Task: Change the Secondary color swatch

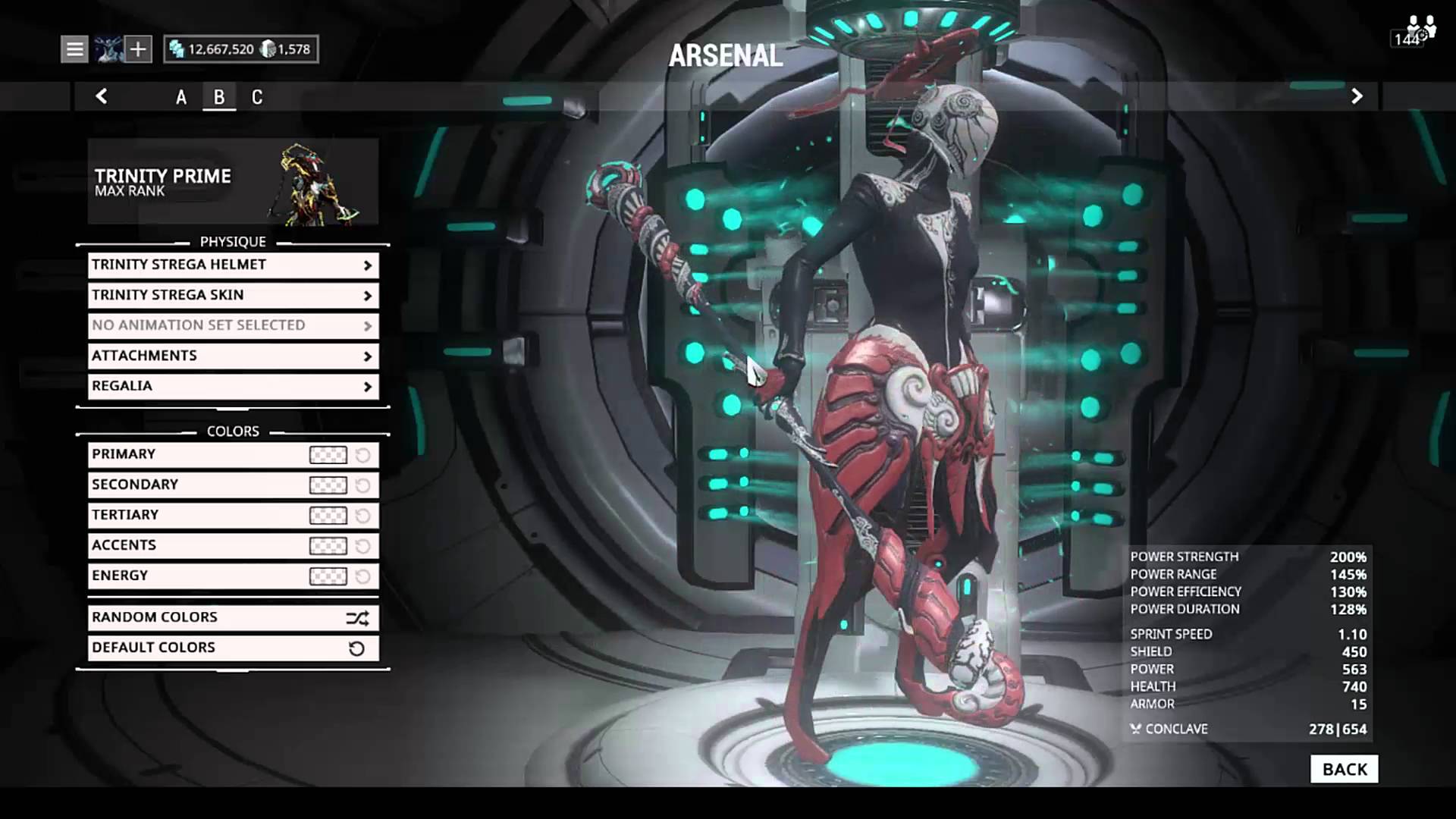Action: click(328, 485)
